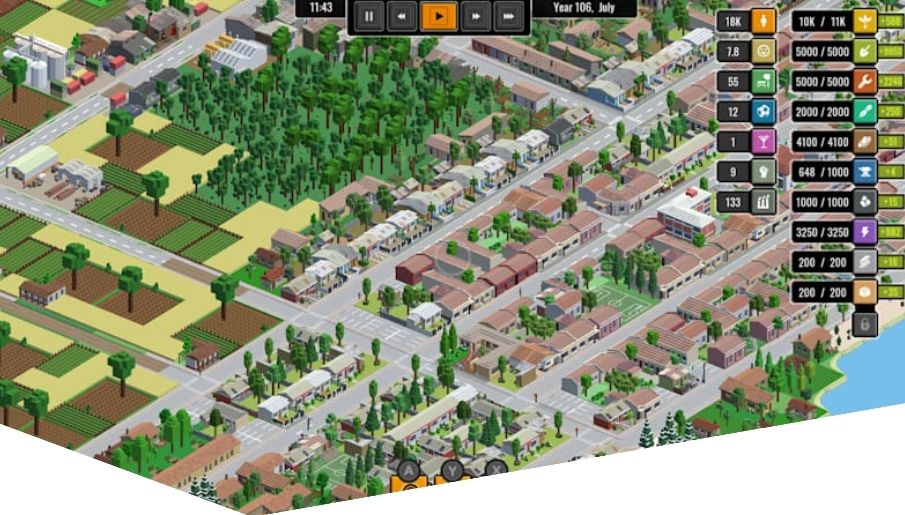
Task: Pause the game with the pause button
Action: coord(369,16)
